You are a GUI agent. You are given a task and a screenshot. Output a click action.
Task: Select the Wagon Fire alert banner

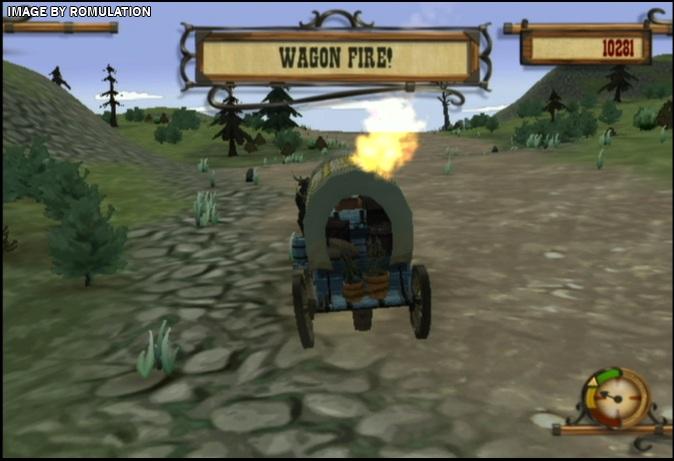point(337,57)
